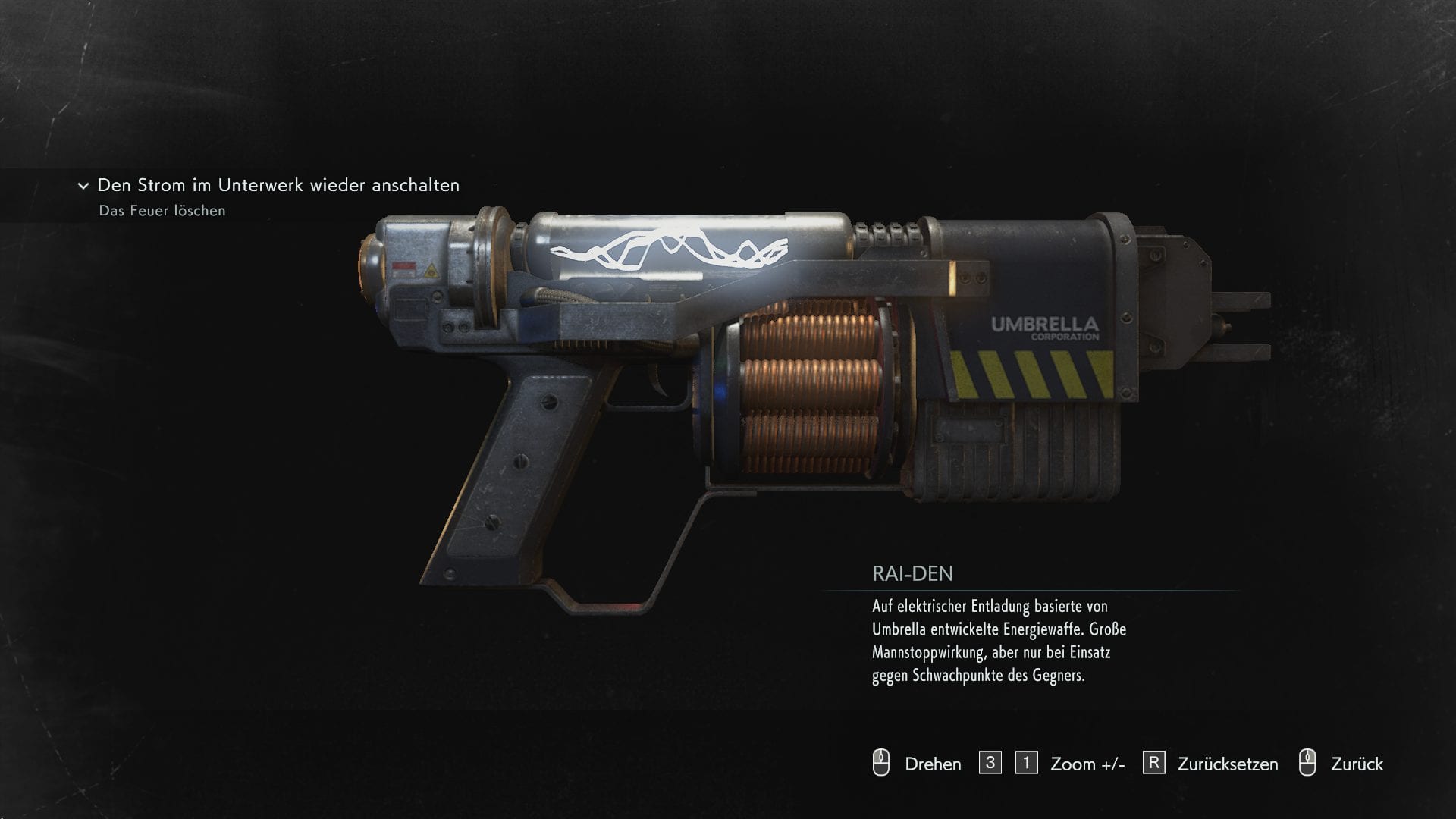Collapse the objective chevron next to Den Strom
Screen dimensions: 1456x819
83,186
